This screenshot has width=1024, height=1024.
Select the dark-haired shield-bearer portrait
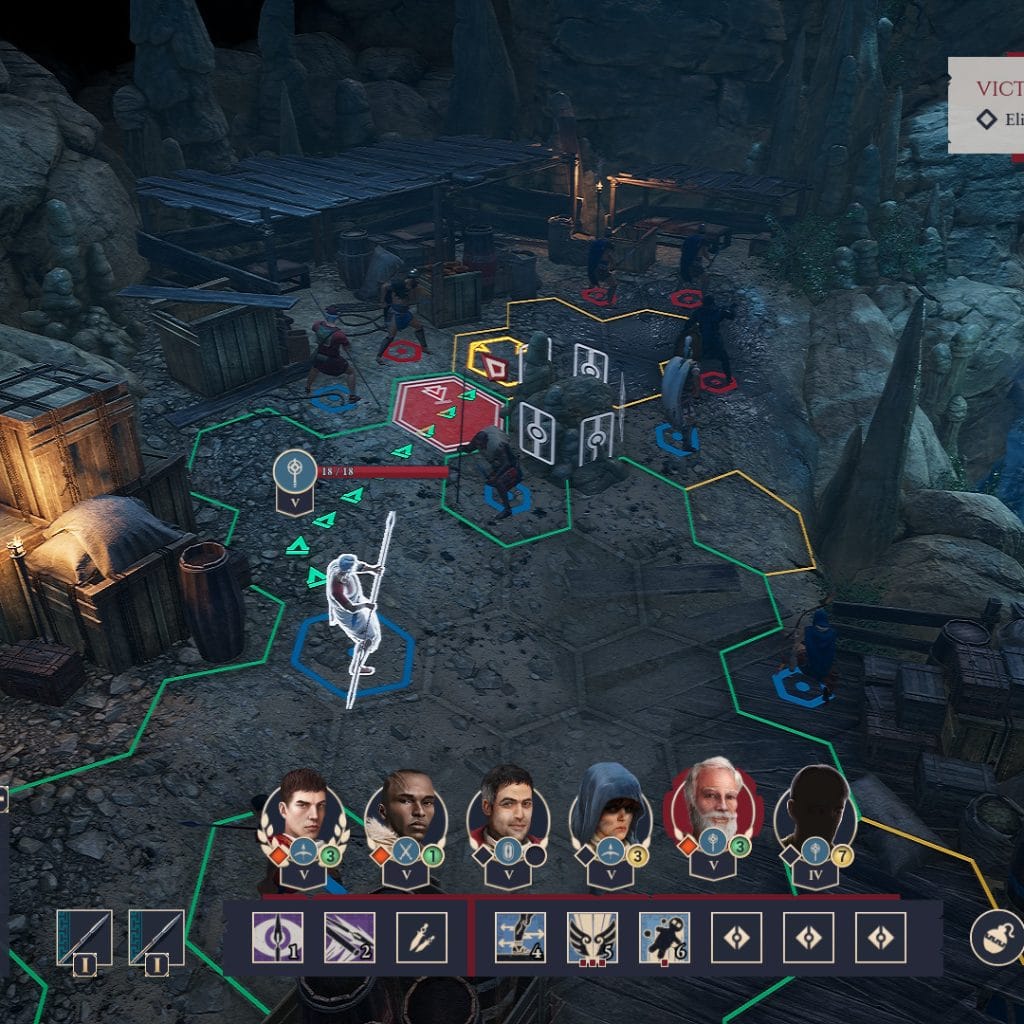coord(508,808)
